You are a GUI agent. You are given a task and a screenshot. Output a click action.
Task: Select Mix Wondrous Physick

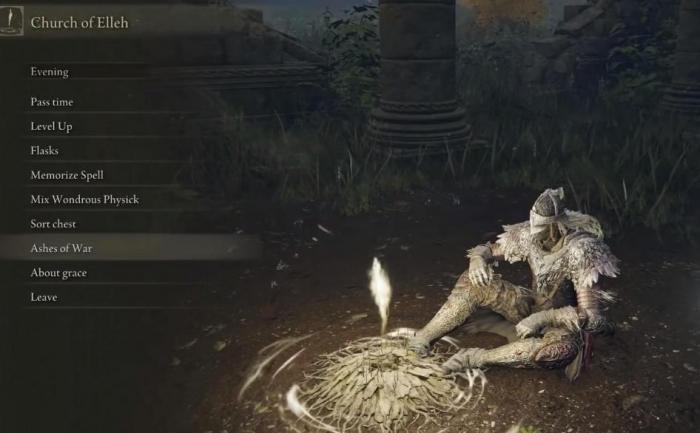point(84,200)
